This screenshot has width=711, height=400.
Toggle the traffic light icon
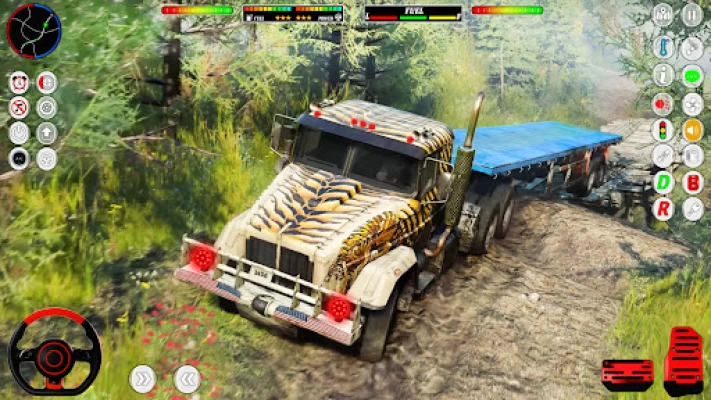pos(663,130)
